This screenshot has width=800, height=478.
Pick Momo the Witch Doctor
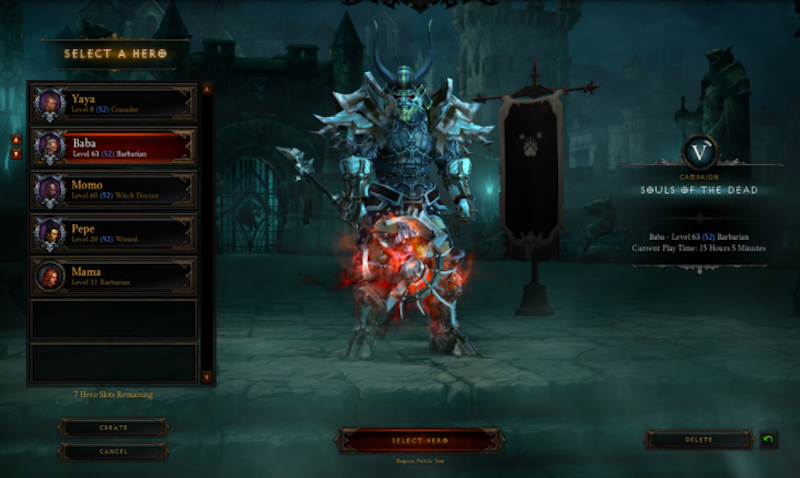(113, 190)
